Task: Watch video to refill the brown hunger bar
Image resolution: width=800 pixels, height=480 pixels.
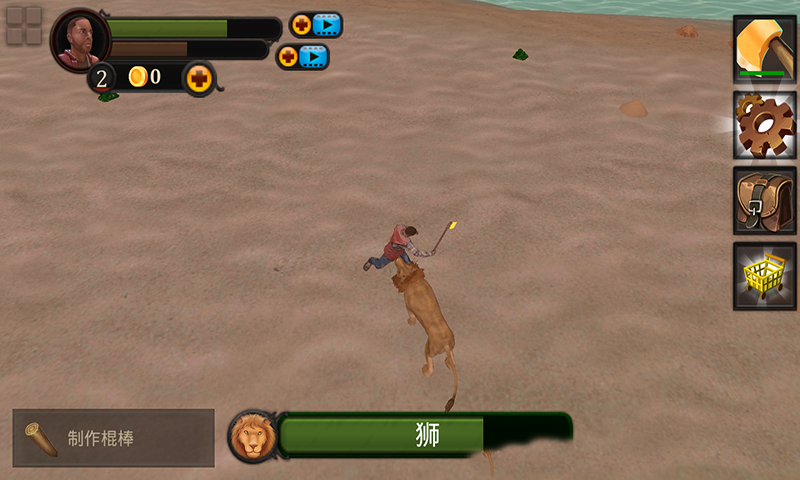Action: click(x=302, y=57)
